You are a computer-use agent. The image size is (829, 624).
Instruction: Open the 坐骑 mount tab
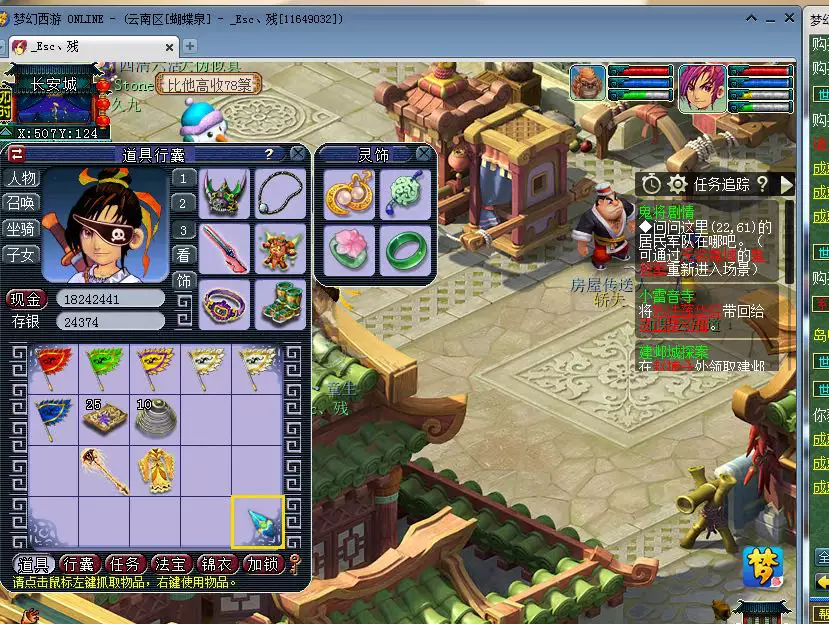21,229
